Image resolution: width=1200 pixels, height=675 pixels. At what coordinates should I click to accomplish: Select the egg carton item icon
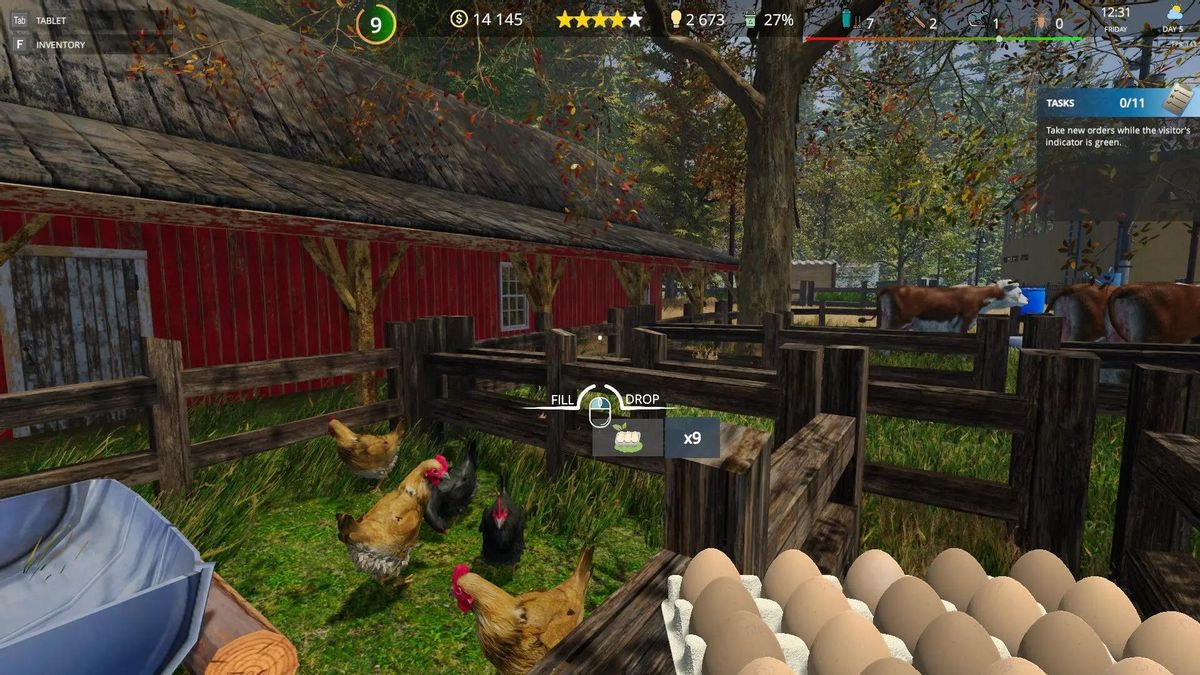[x=627, y=438]
